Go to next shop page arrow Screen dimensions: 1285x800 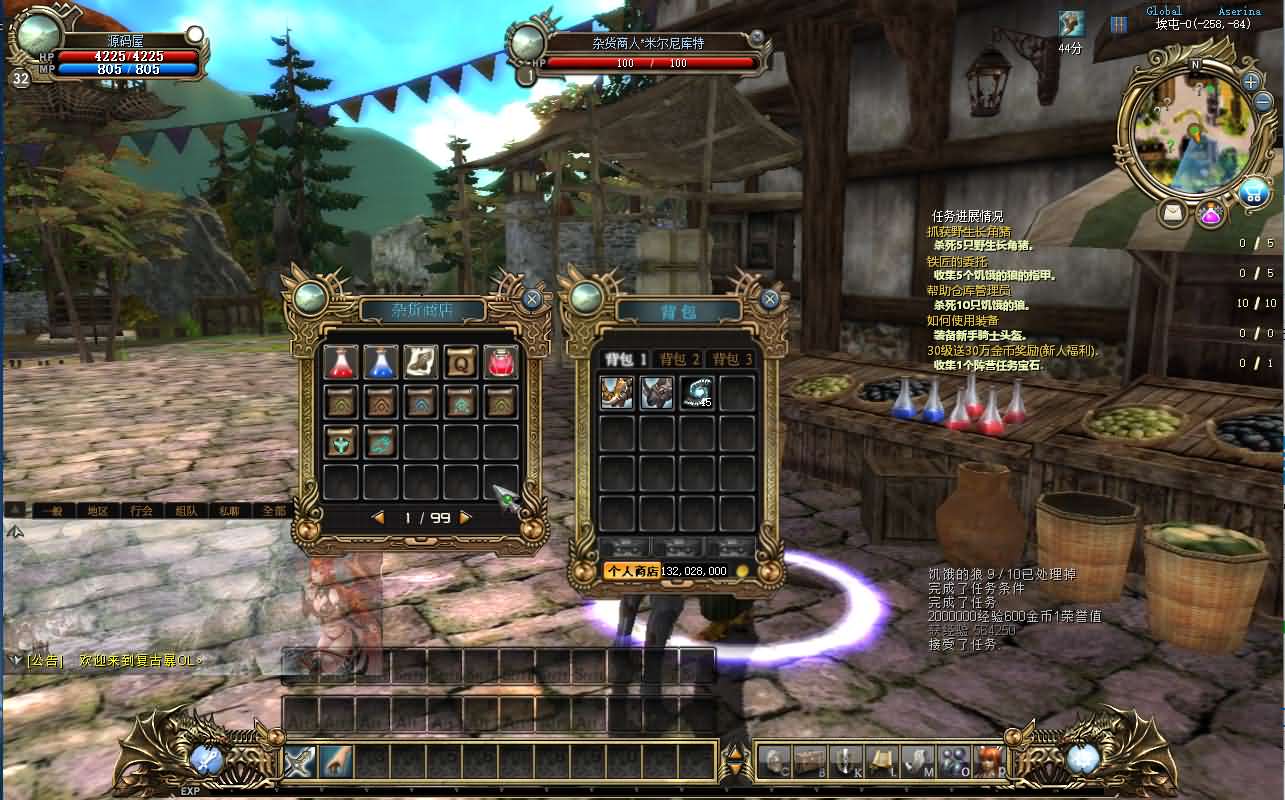tap(465, 517)
